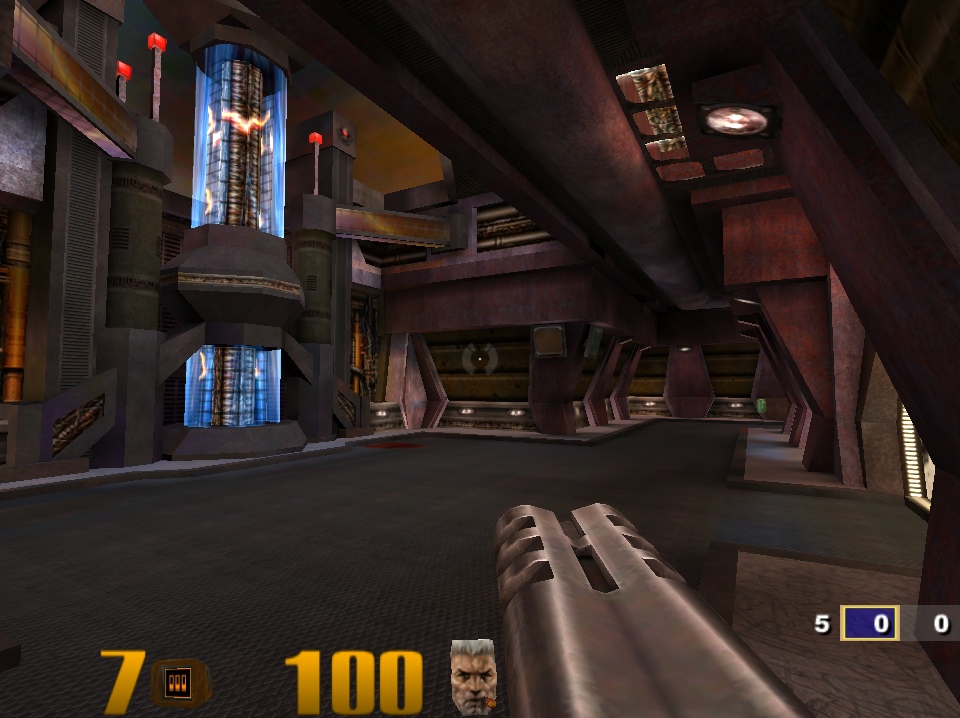
Task: Click the shotgun shells ammo icon
Action: pyautogui.click(x=180, y=682)
